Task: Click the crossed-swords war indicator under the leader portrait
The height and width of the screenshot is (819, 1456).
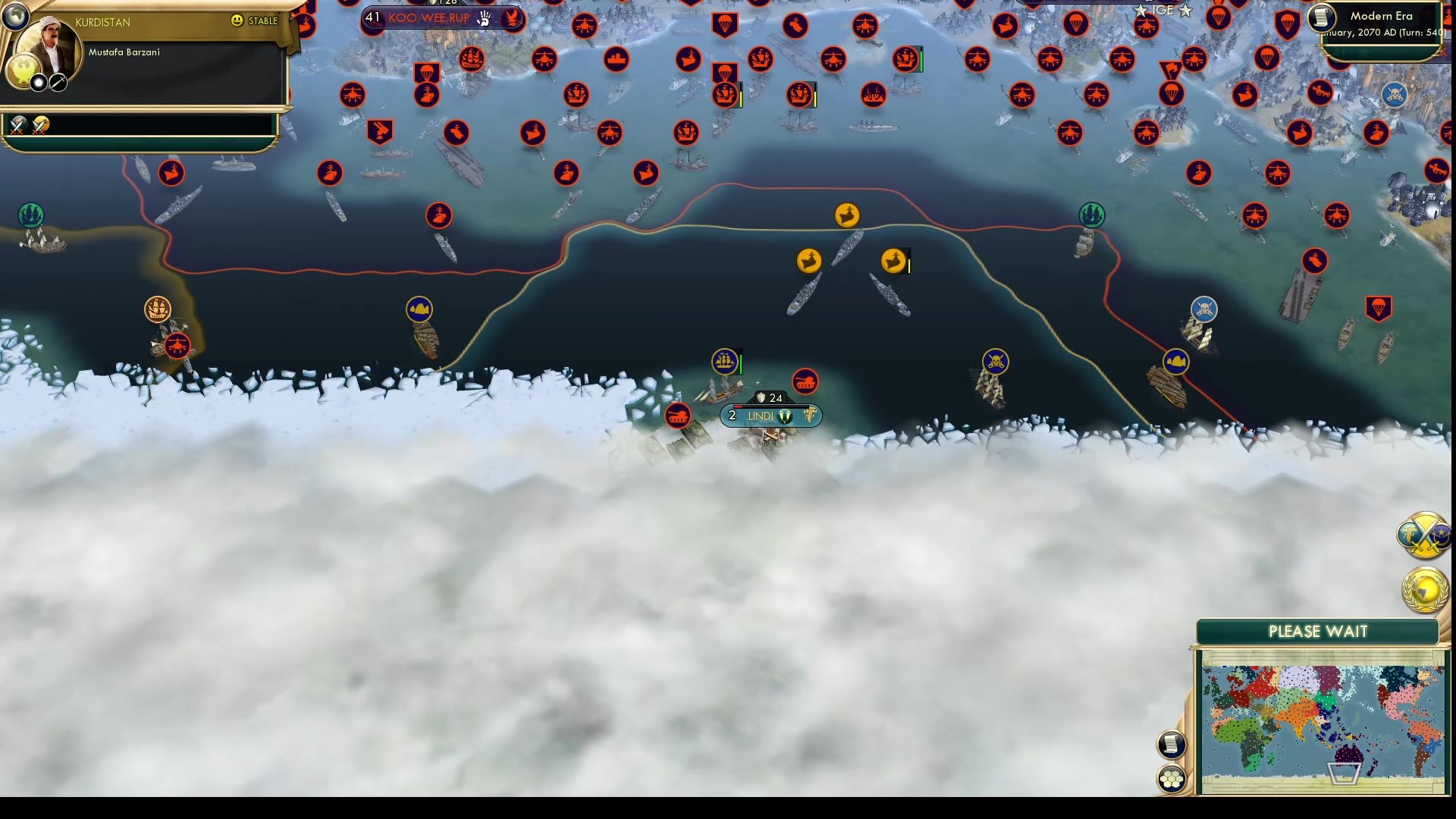Action: point(15,125)
